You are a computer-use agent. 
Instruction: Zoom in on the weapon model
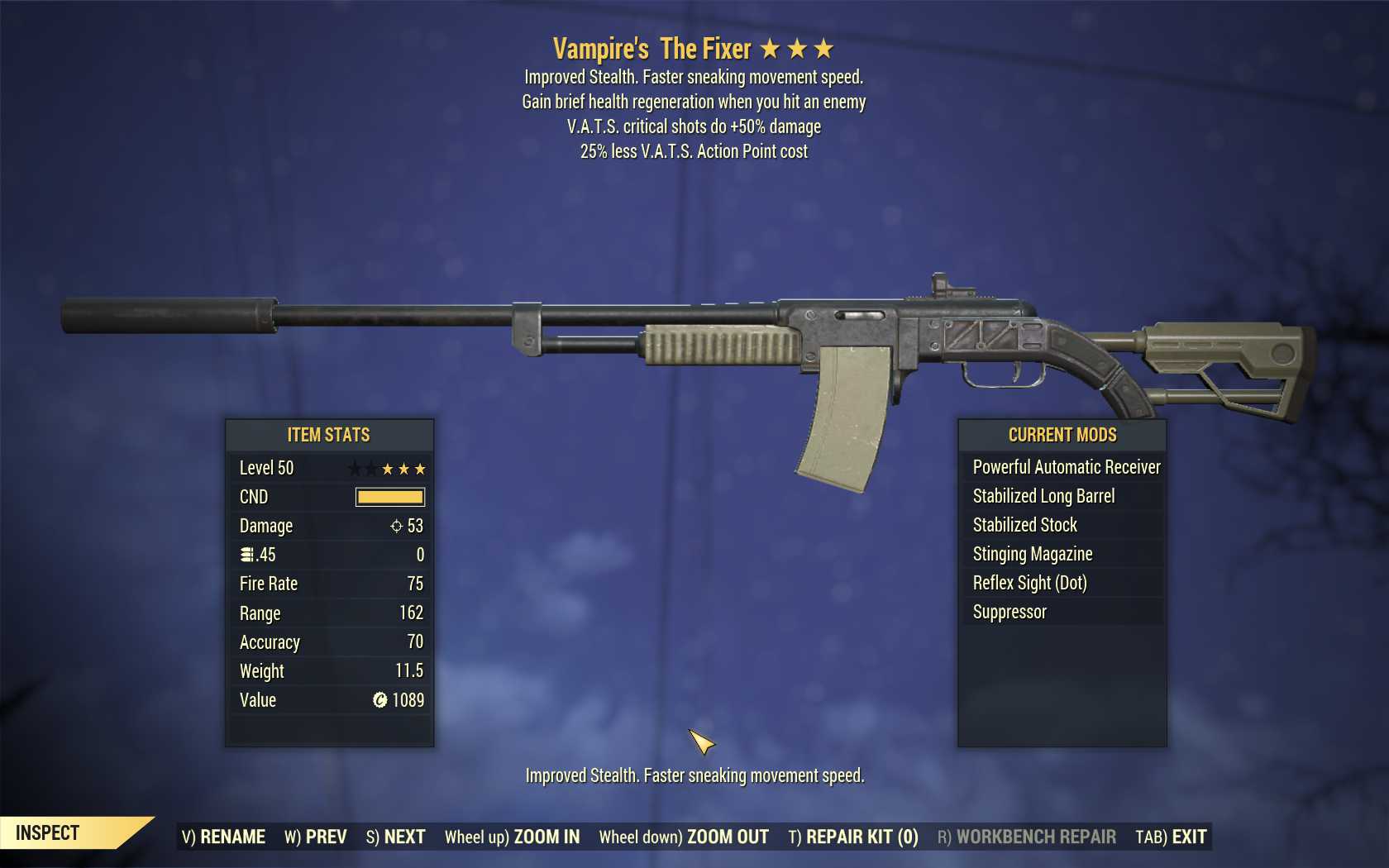512,837
